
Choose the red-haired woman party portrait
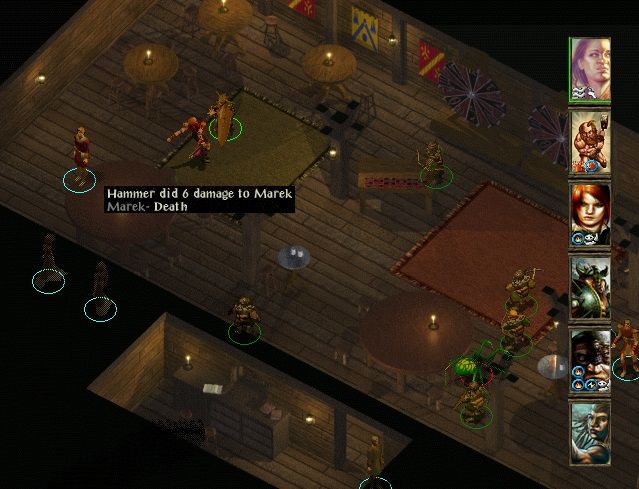(x=590, y=214)
